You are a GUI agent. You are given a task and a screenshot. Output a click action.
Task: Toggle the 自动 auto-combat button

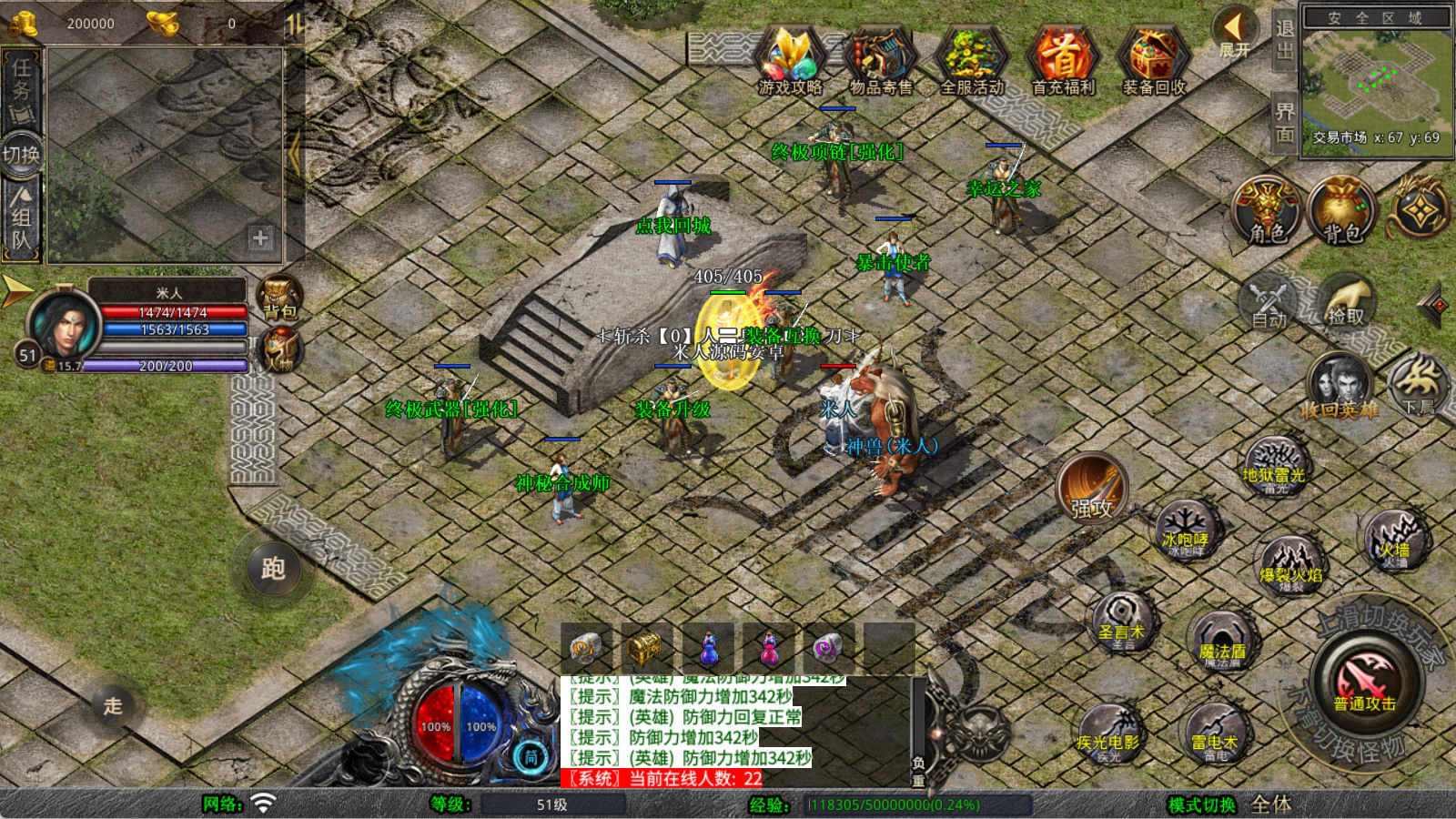(1269, 304)
